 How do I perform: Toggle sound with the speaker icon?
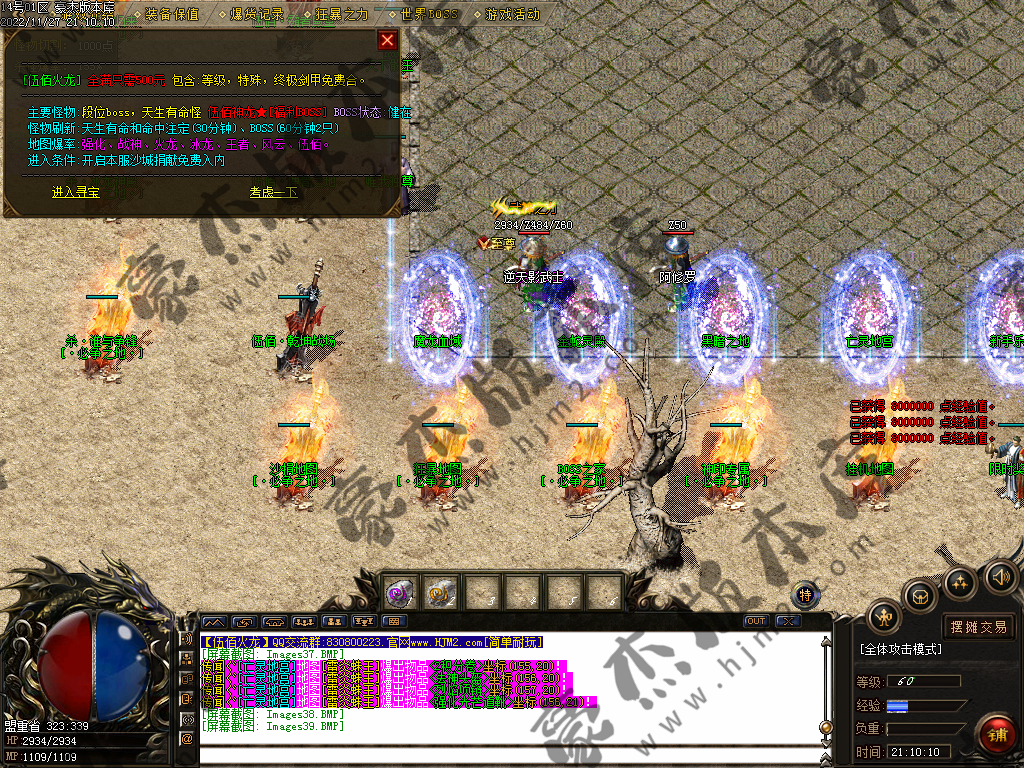point(1000,577)
